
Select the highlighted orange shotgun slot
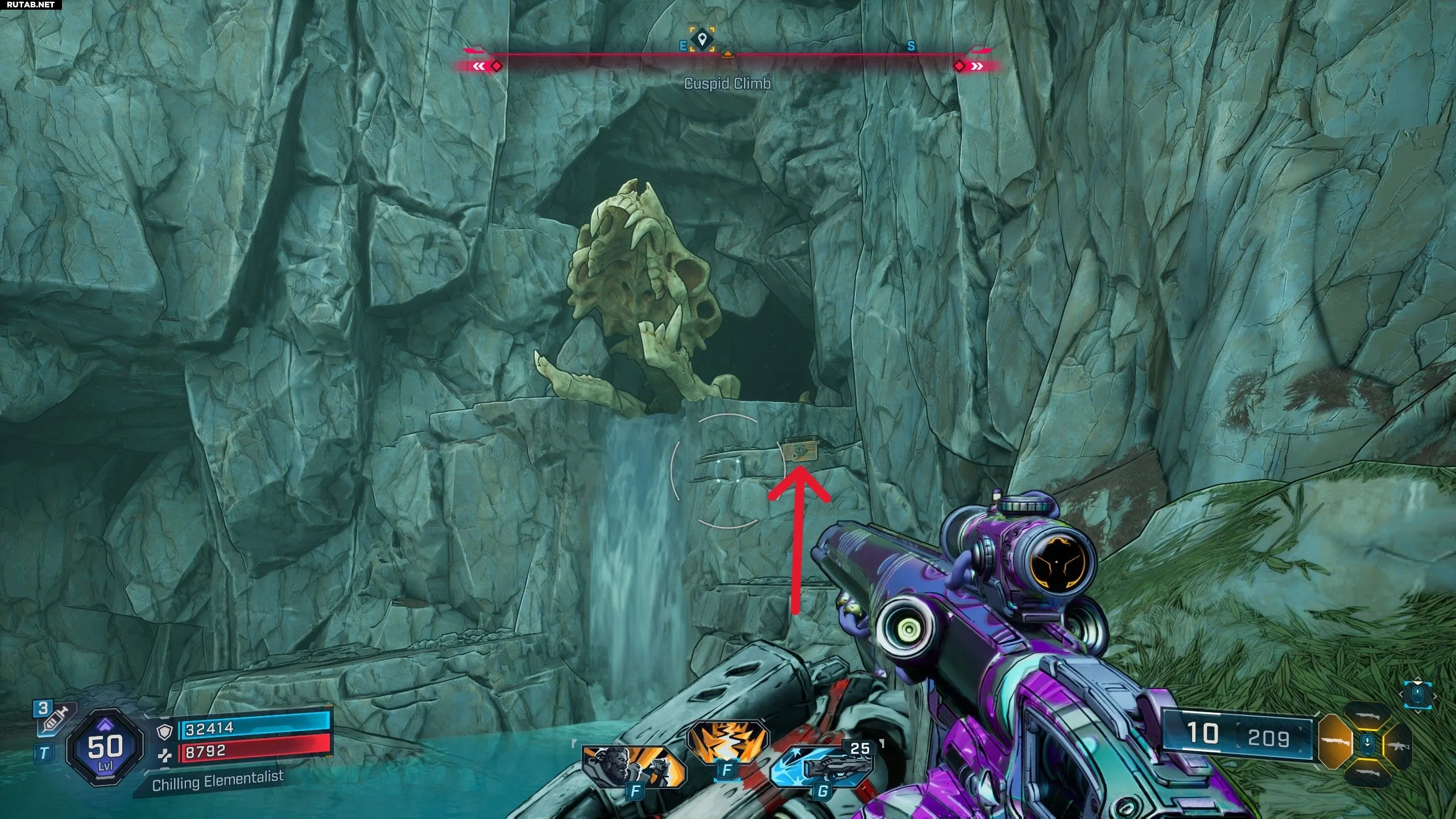click(x=1334, y=741)
